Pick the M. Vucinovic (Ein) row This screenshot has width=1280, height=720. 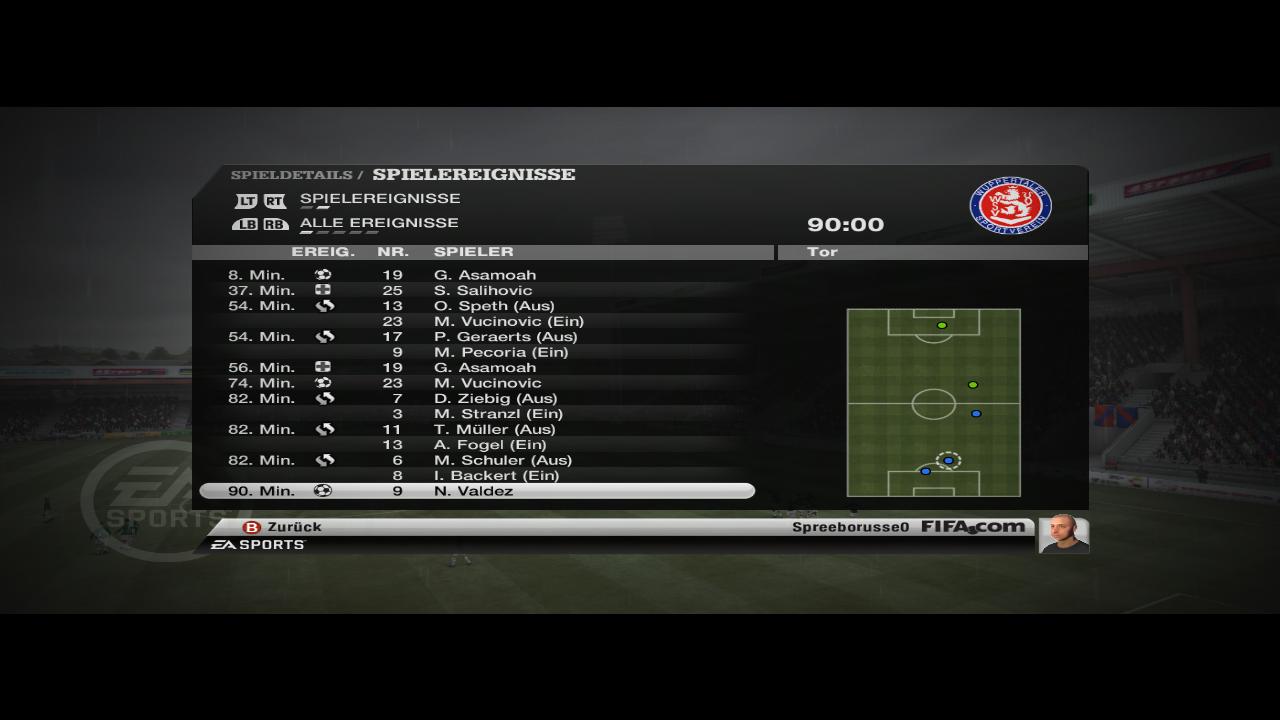477,321
